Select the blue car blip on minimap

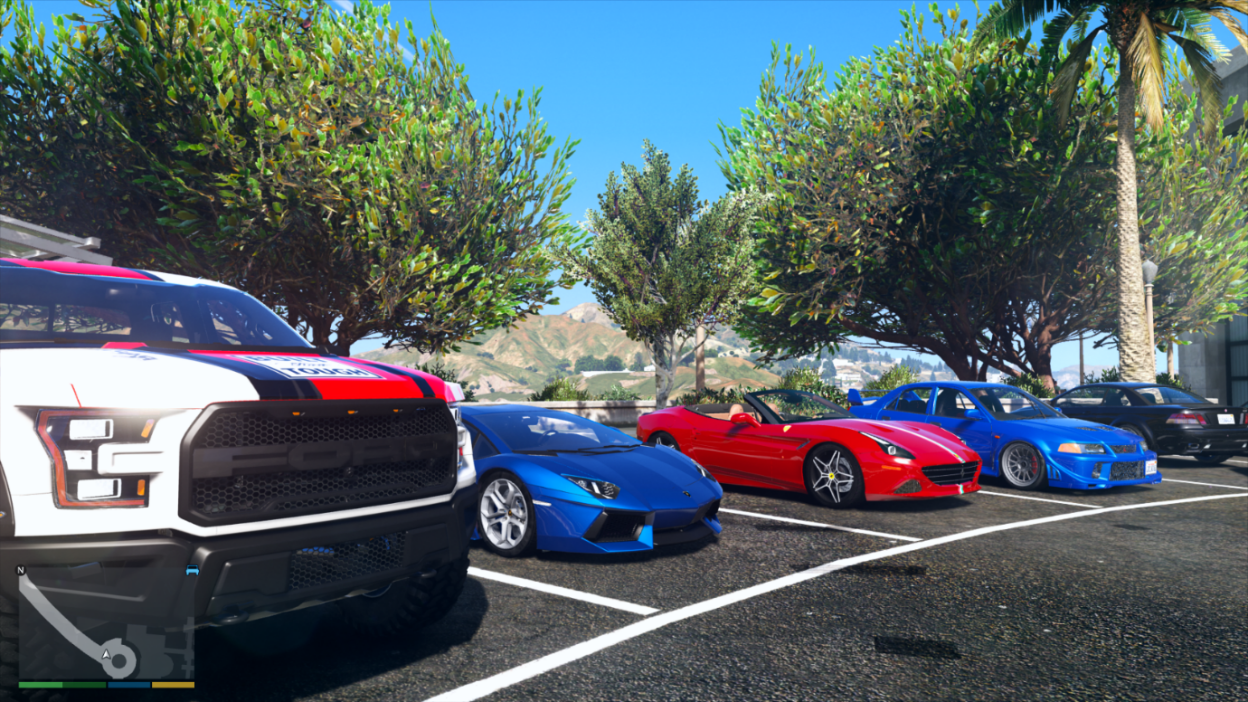pos(192,571)
